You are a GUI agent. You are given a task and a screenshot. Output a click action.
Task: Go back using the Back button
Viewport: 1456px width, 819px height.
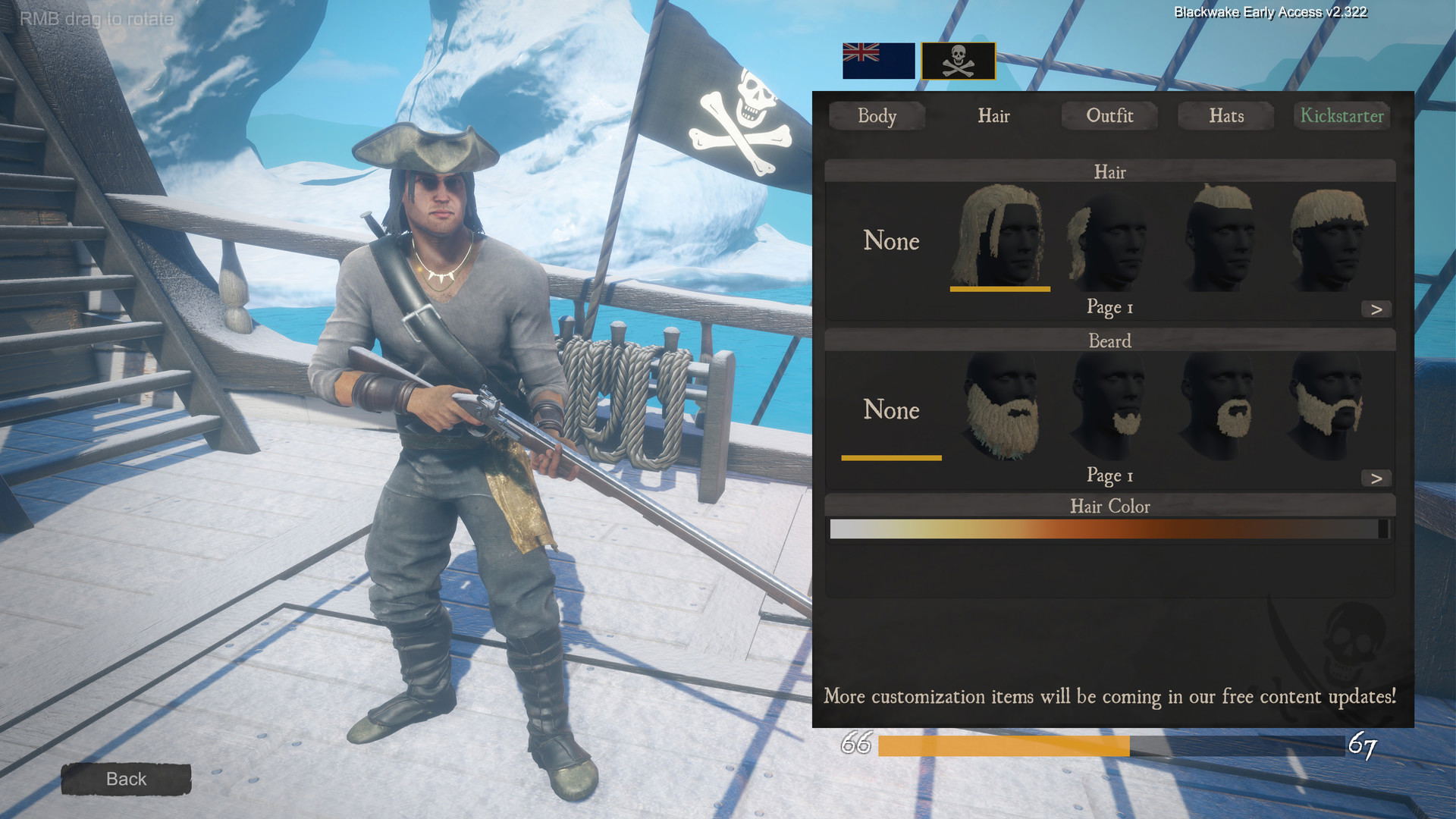tap(126, 779)
